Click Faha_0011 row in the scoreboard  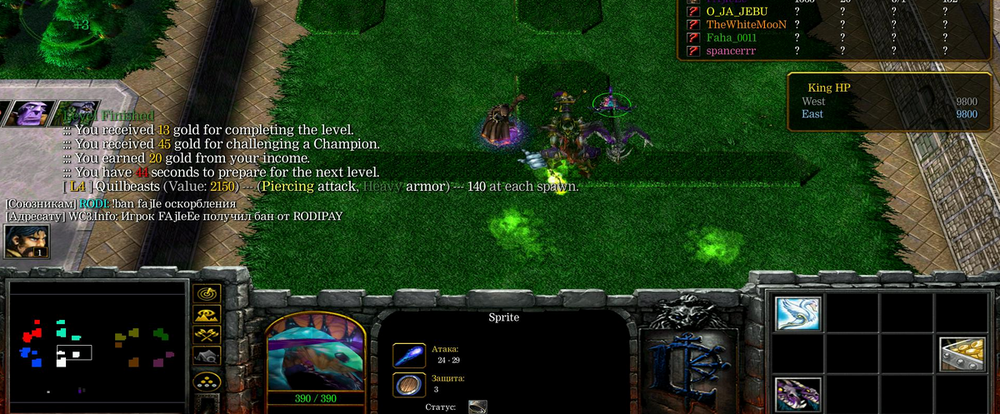click(x=741, y=37)
